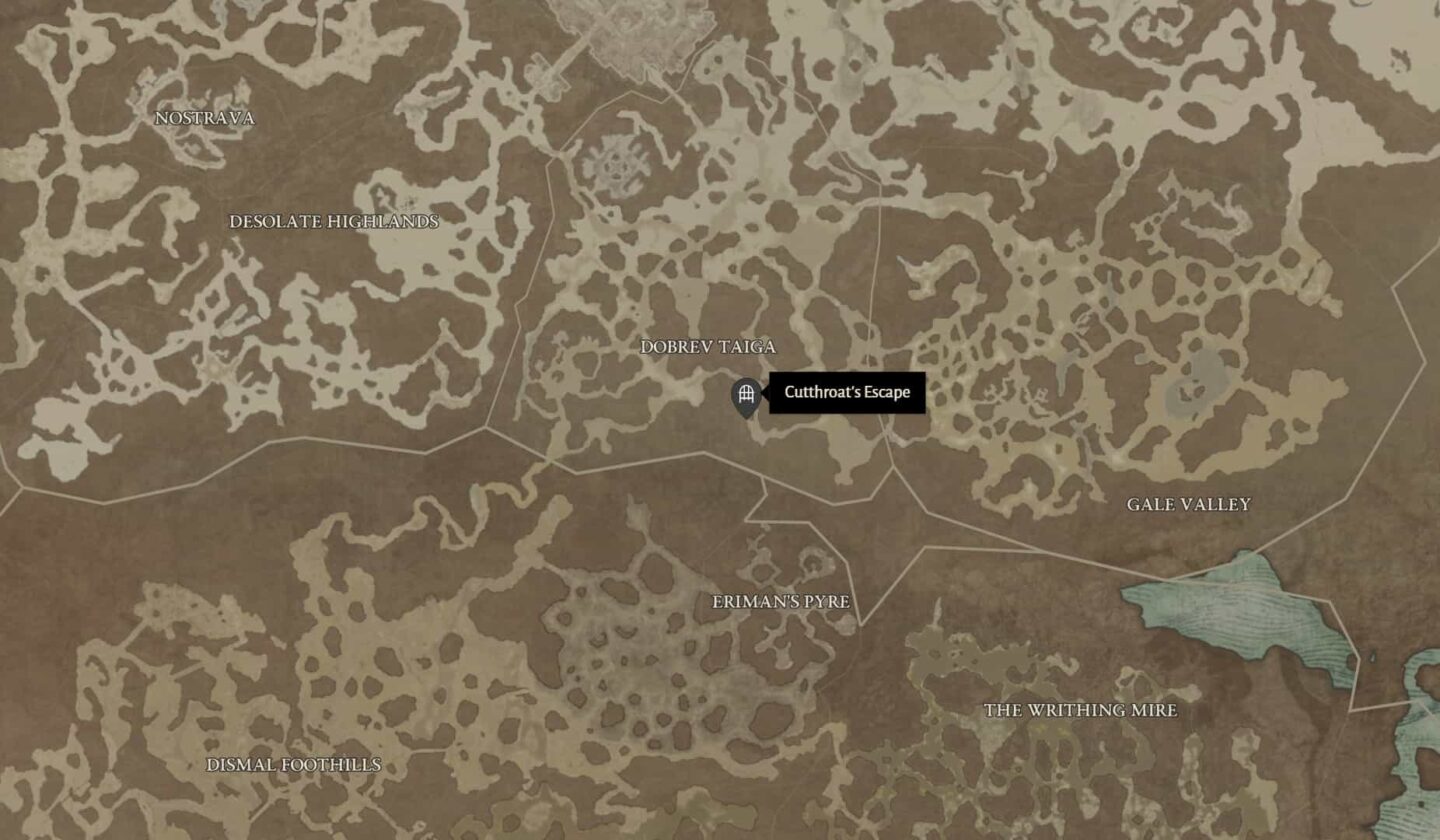Click the Dismal Foothills label

(294, 767)
